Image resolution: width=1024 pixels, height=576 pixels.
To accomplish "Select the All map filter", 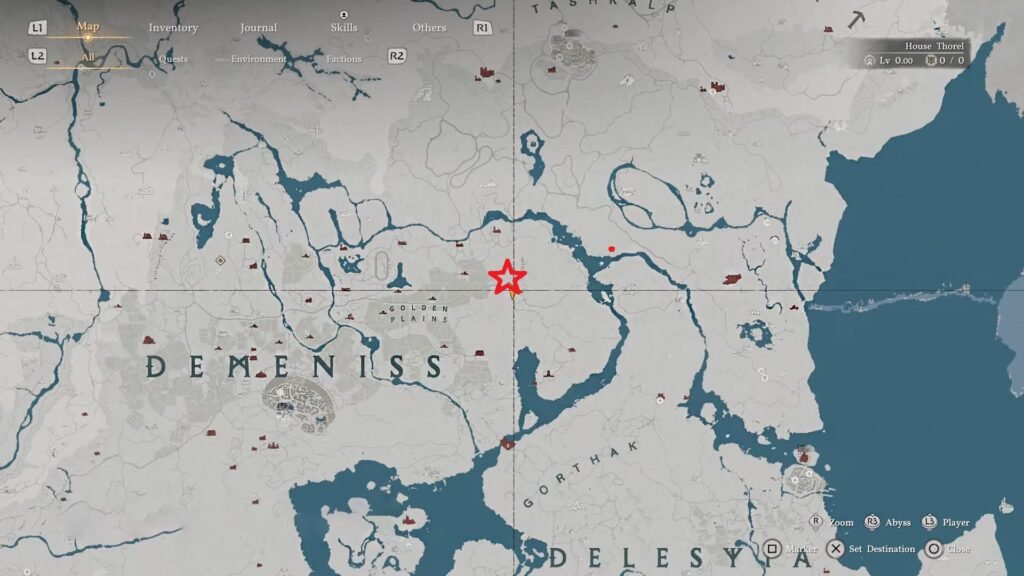I will [x=88, y=57].
